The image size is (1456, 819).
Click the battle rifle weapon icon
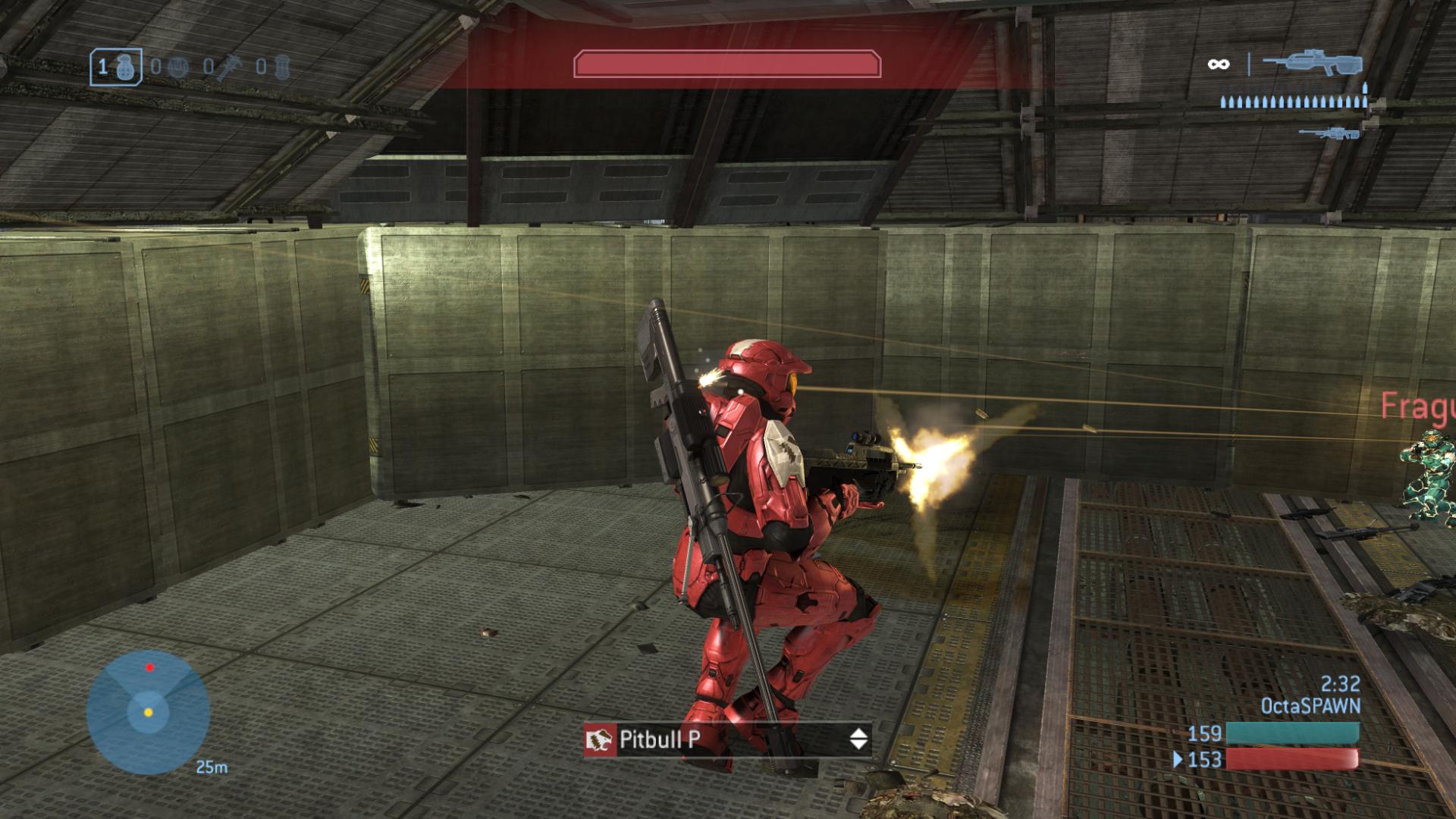(x=1313, y=63)
